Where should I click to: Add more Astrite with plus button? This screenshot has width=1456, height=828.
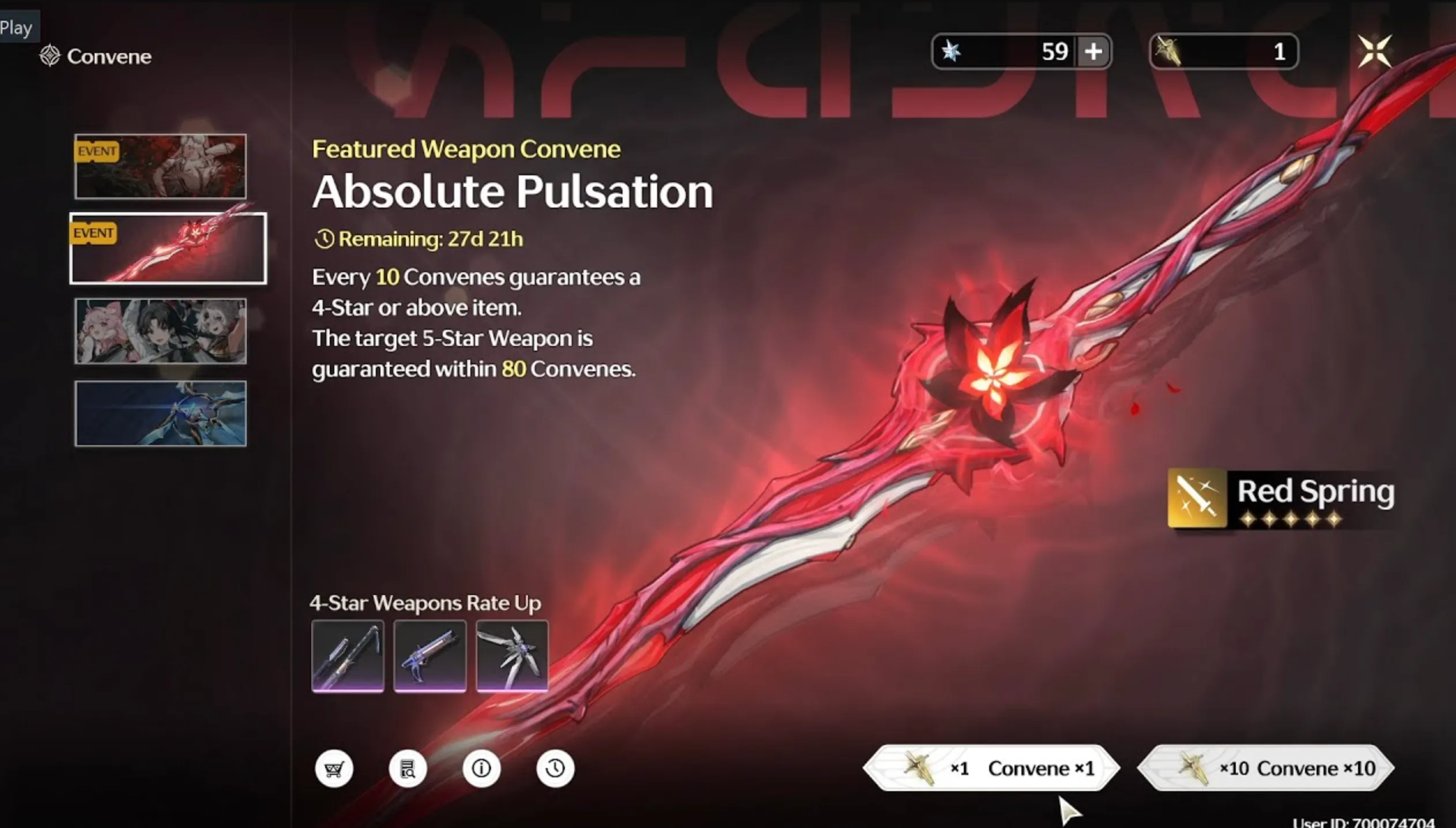tap(1093, 52)
